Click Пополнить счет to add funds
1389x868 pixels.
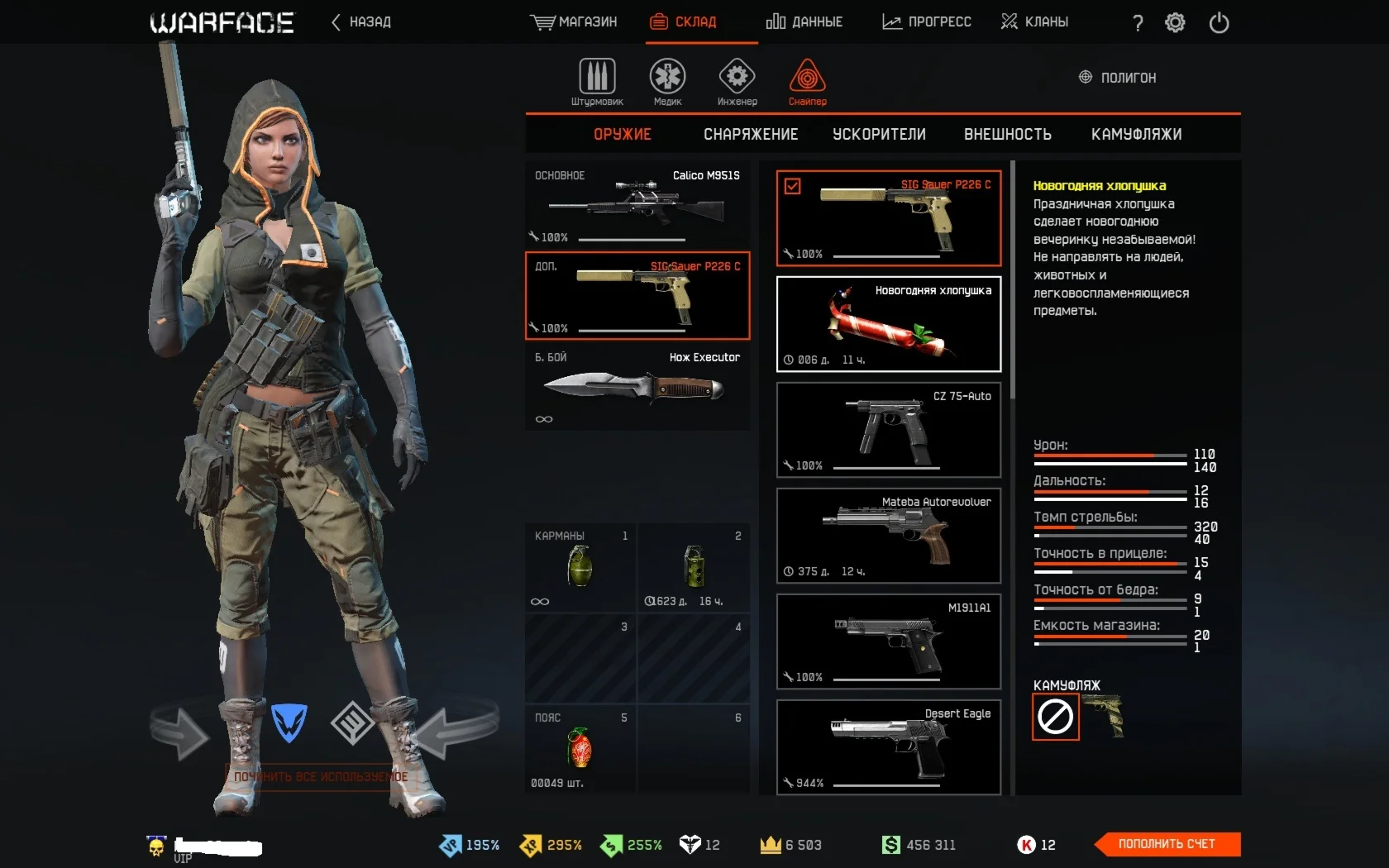pyautogui.click(x=1167, y=844)
